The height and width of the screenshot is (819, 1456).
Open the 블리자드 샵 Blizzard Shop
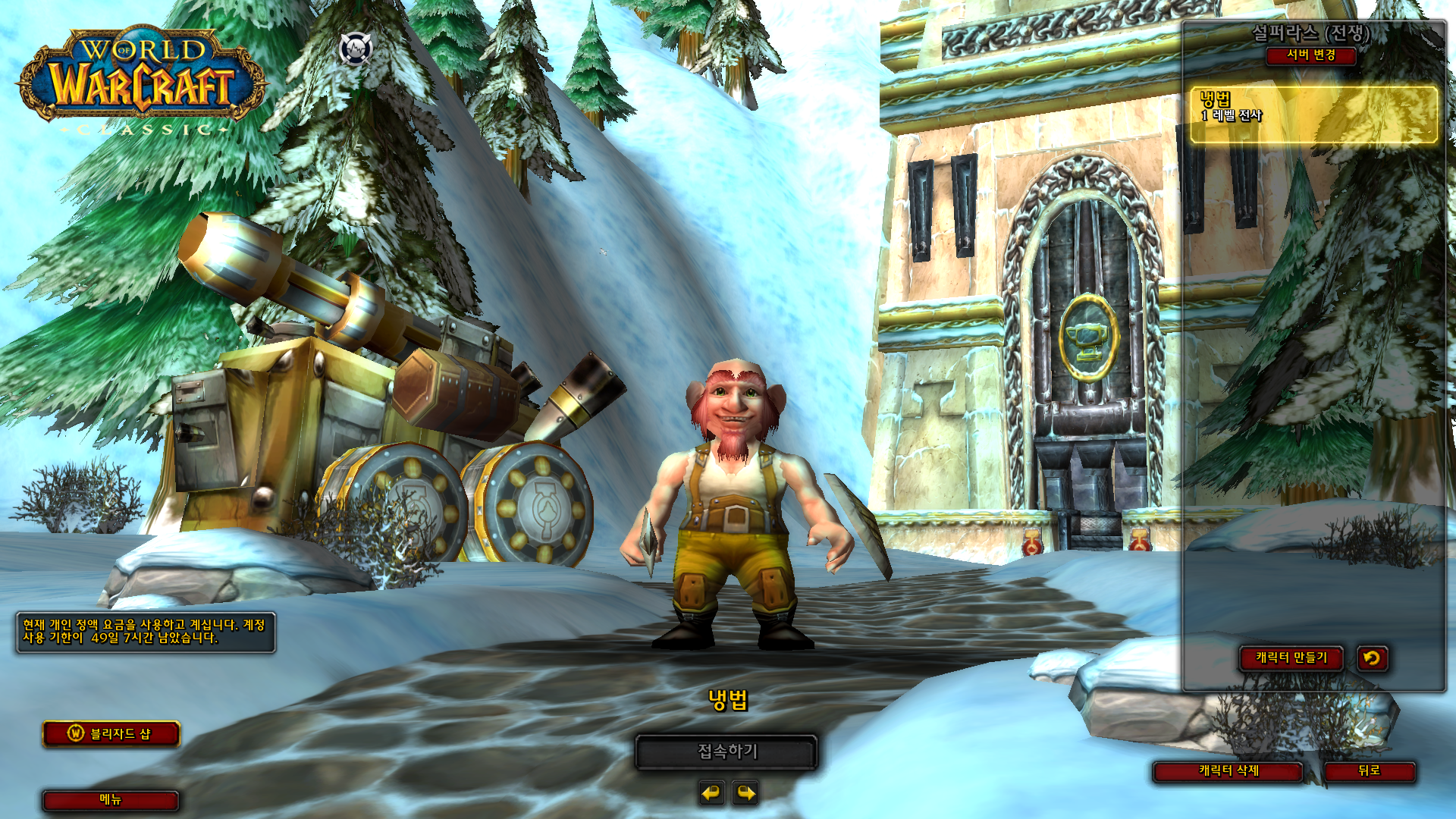pyautogui.click(x=111, y=734)
